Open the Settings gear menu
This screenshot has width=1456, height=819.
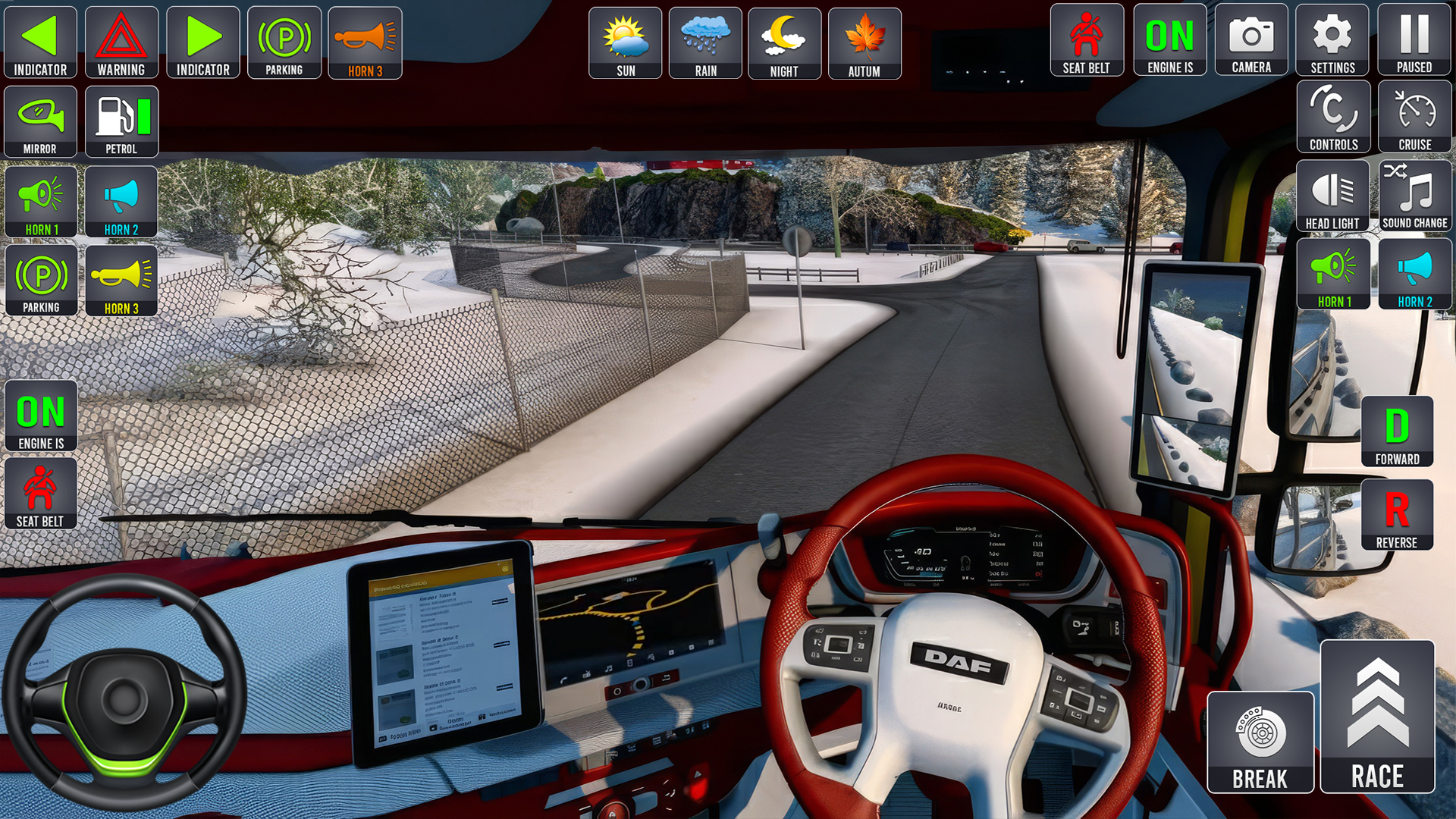[1332, 40]
